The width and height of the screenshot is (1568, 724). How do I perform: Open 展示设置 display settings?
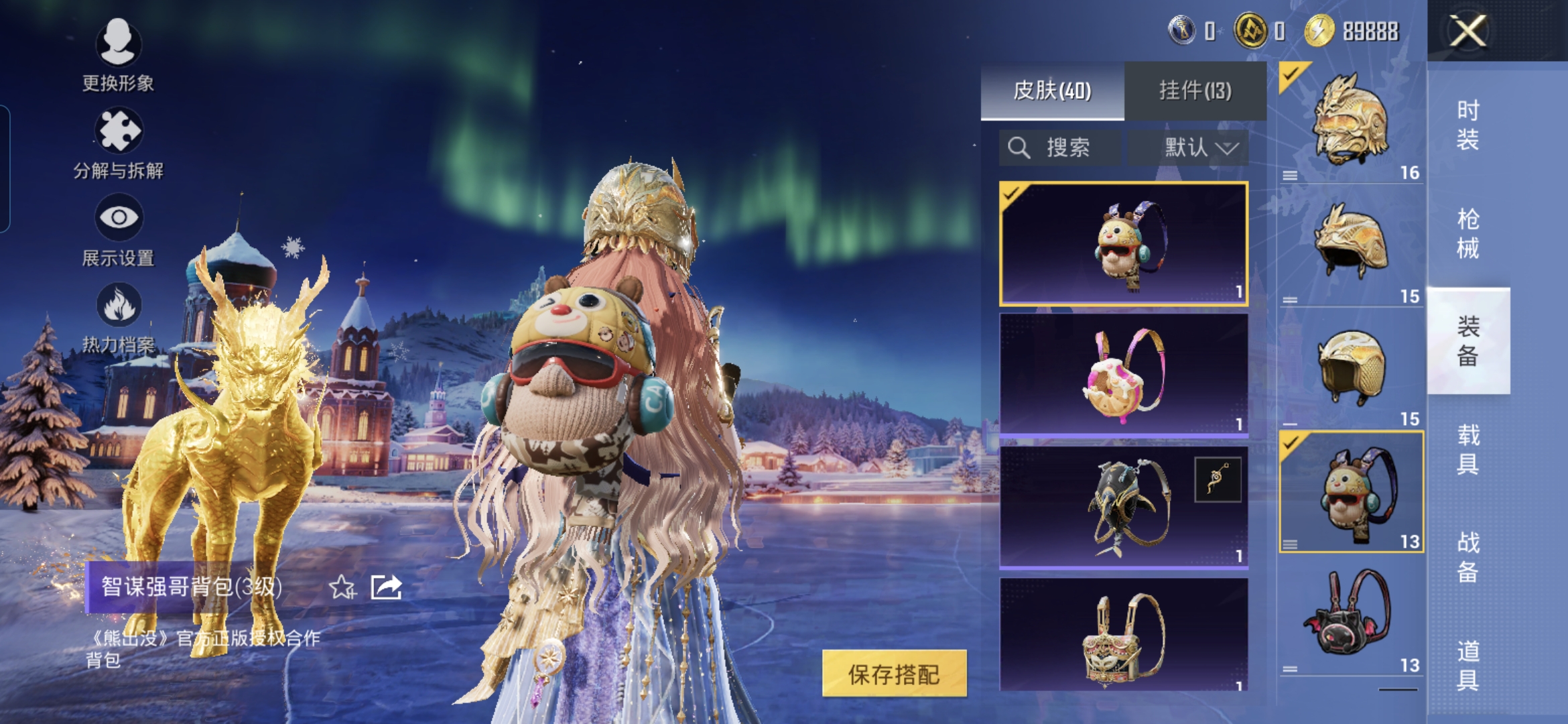pos(118,229)
